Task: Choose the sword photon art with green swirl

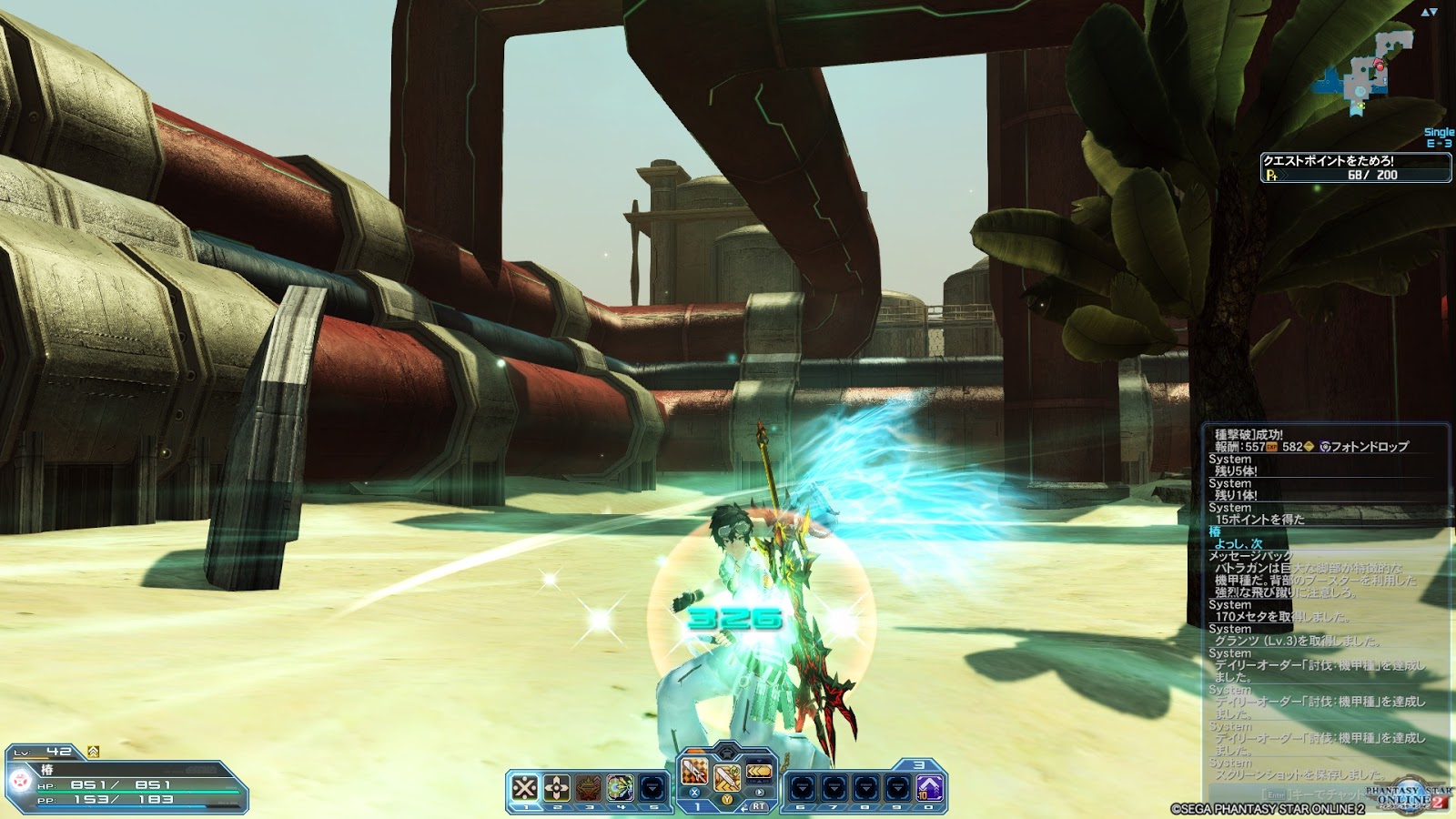Action: coord(726,778)
